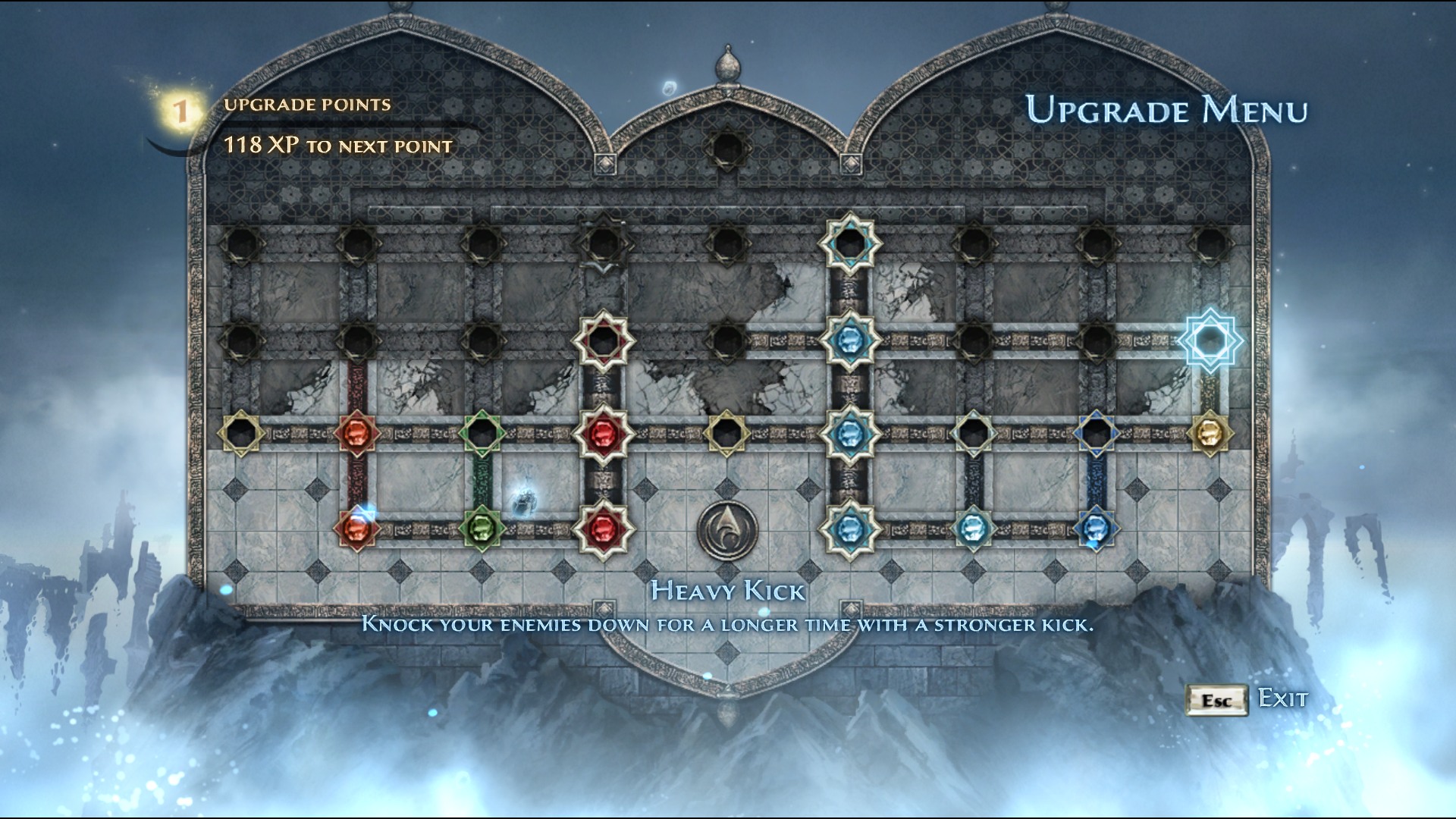Select the dark blue sapphire gem upgrade
Image resolution: width=1456 pixels, height=819 pixels.
[x=1096, y=528]
